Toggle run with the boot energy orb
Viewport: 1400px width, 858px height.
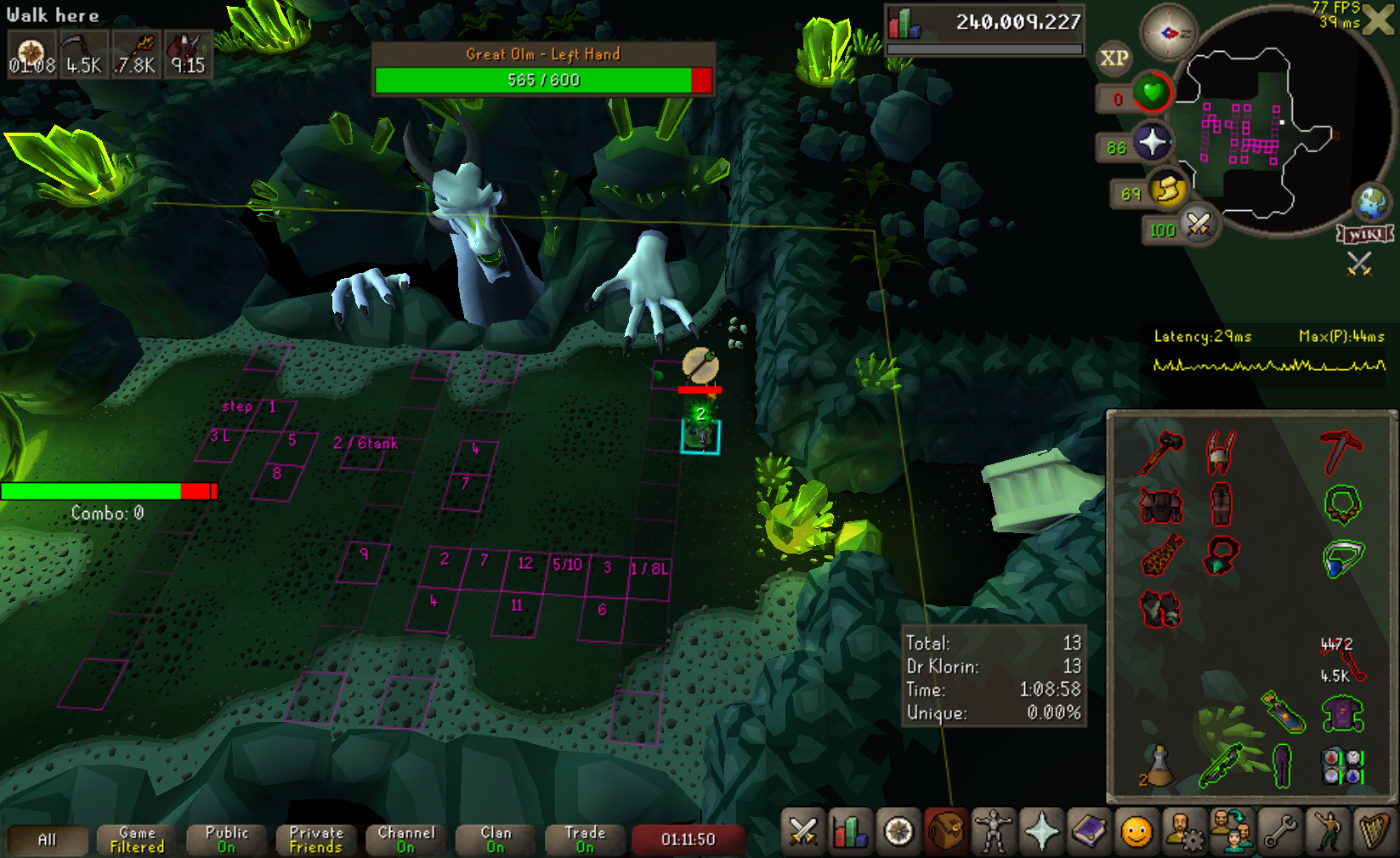1168,190
